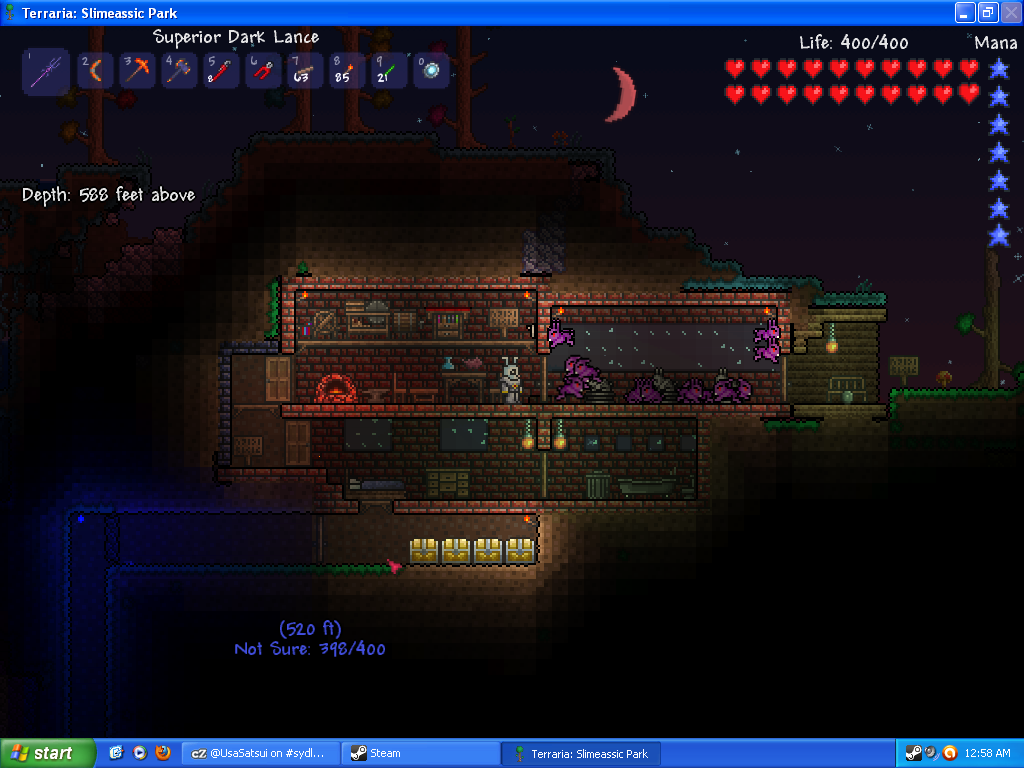
Task: Equip the molten pickaxe from the hotbar
Action: [137, 71]
